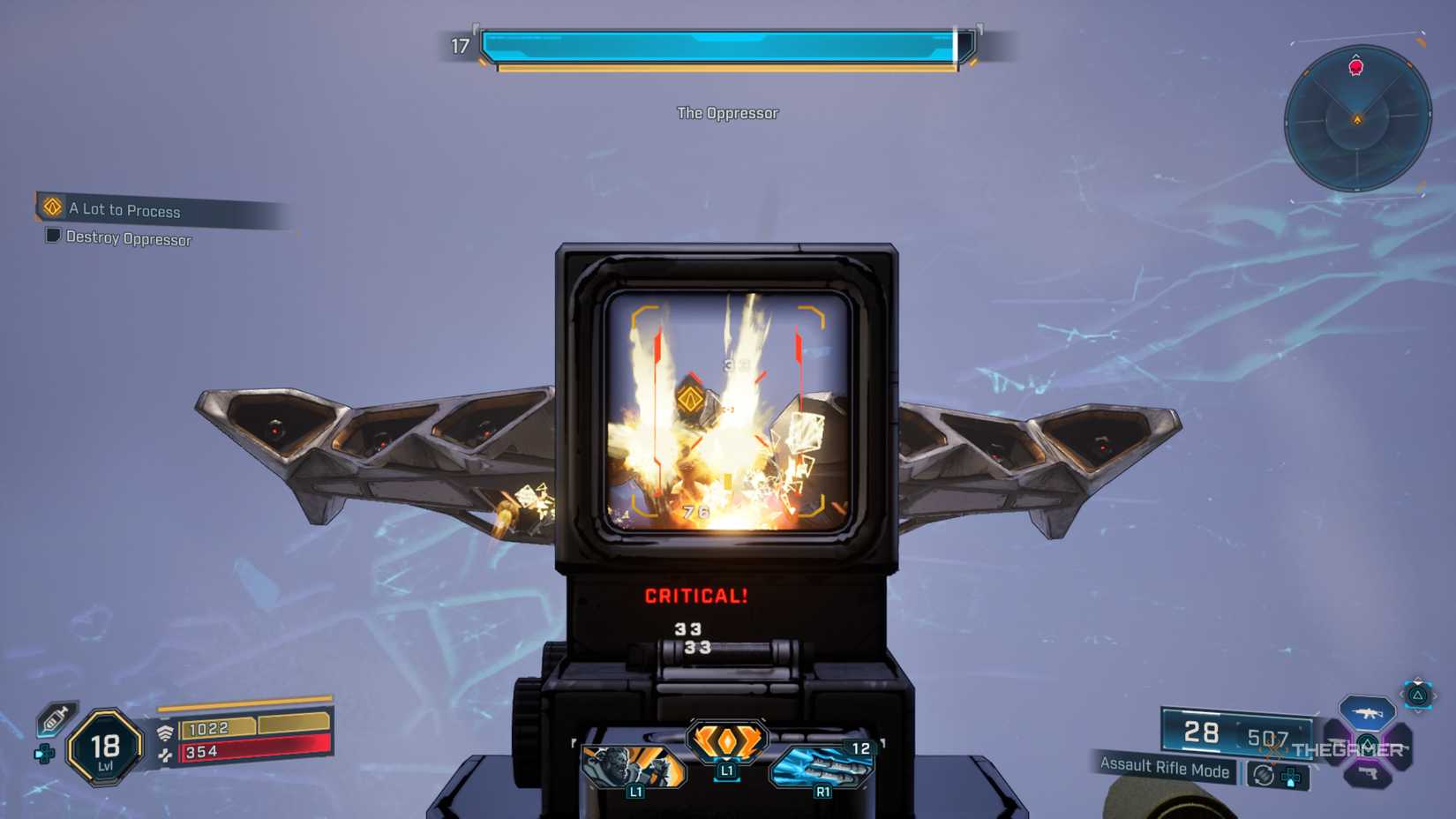Expand the weapon wheel with its left arrow
The width and height of the screenshot is (1456, 819).
1400,694
